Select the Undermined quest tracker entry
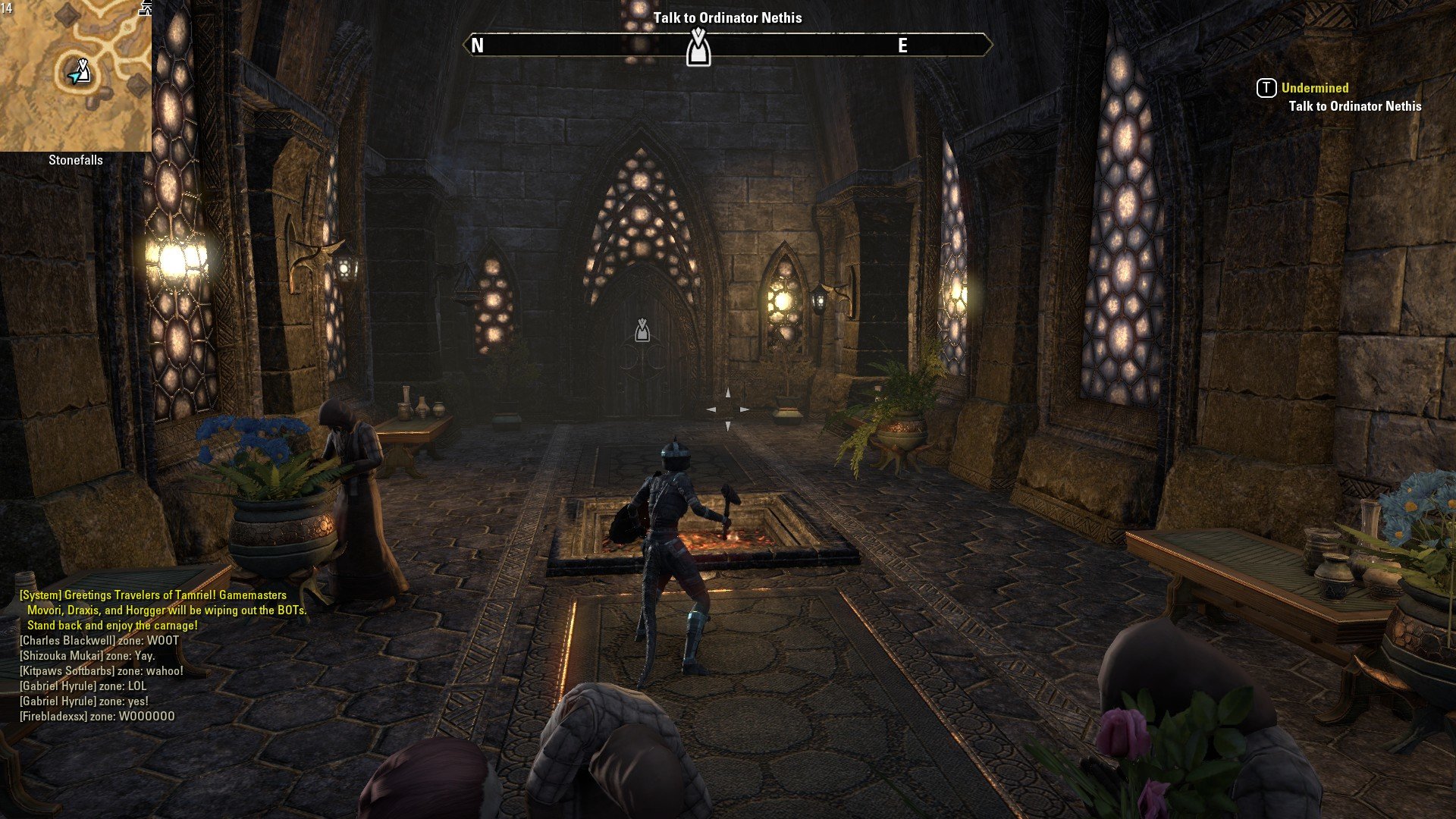Screen dimensions: 1456x819 coord(1315,88)
